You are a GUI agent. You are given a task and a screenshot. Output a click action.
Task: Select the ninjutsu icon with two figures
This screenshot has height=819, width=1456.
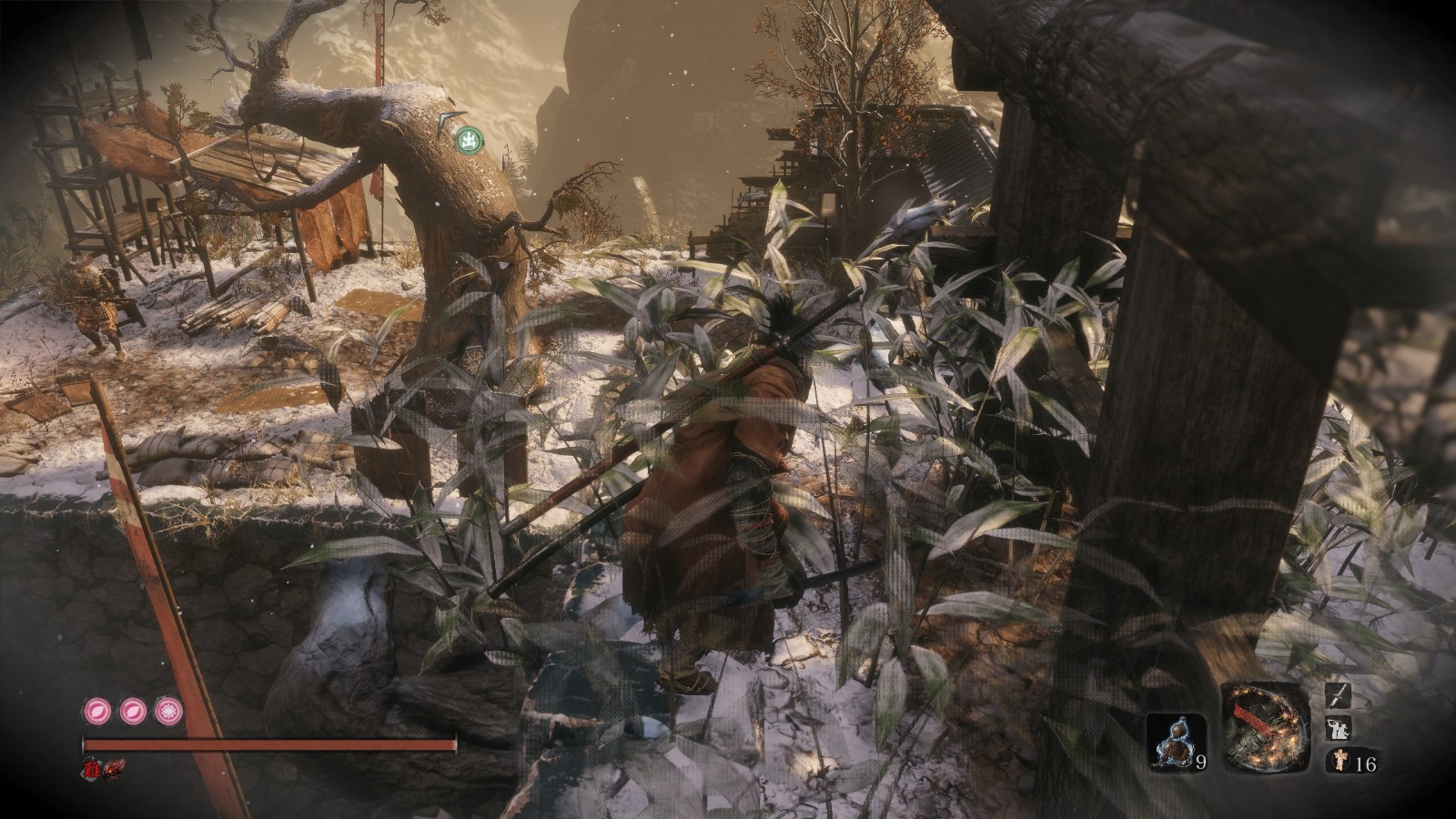tap(1339, 729)
